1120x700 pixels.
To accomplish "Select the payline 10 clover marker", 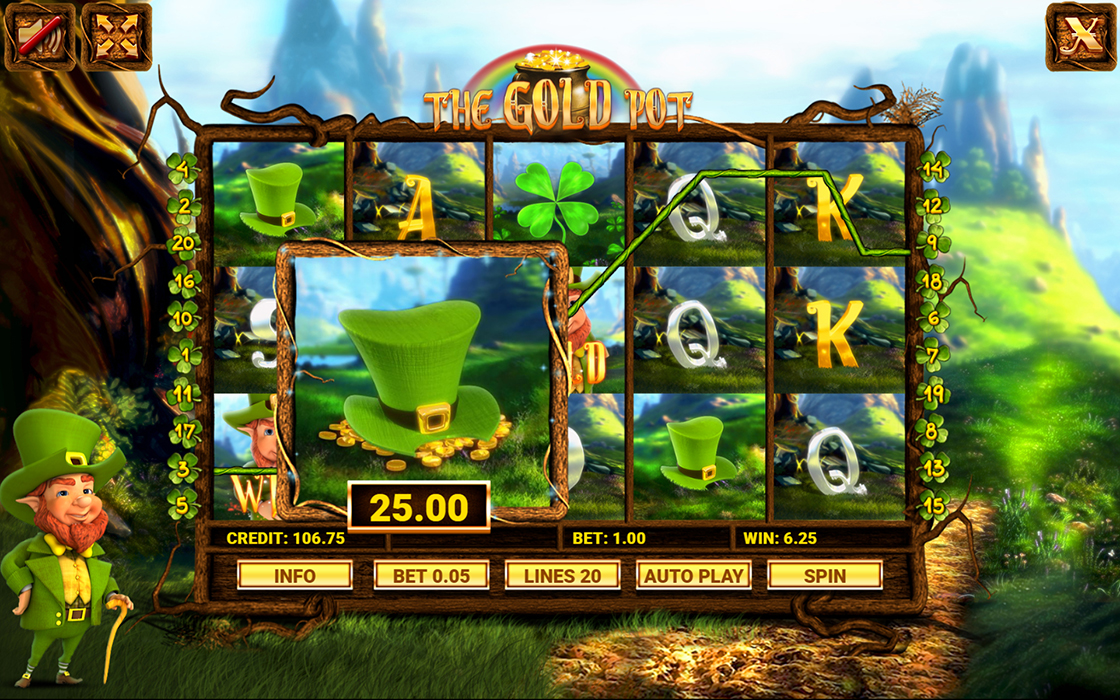I will 183,319.
